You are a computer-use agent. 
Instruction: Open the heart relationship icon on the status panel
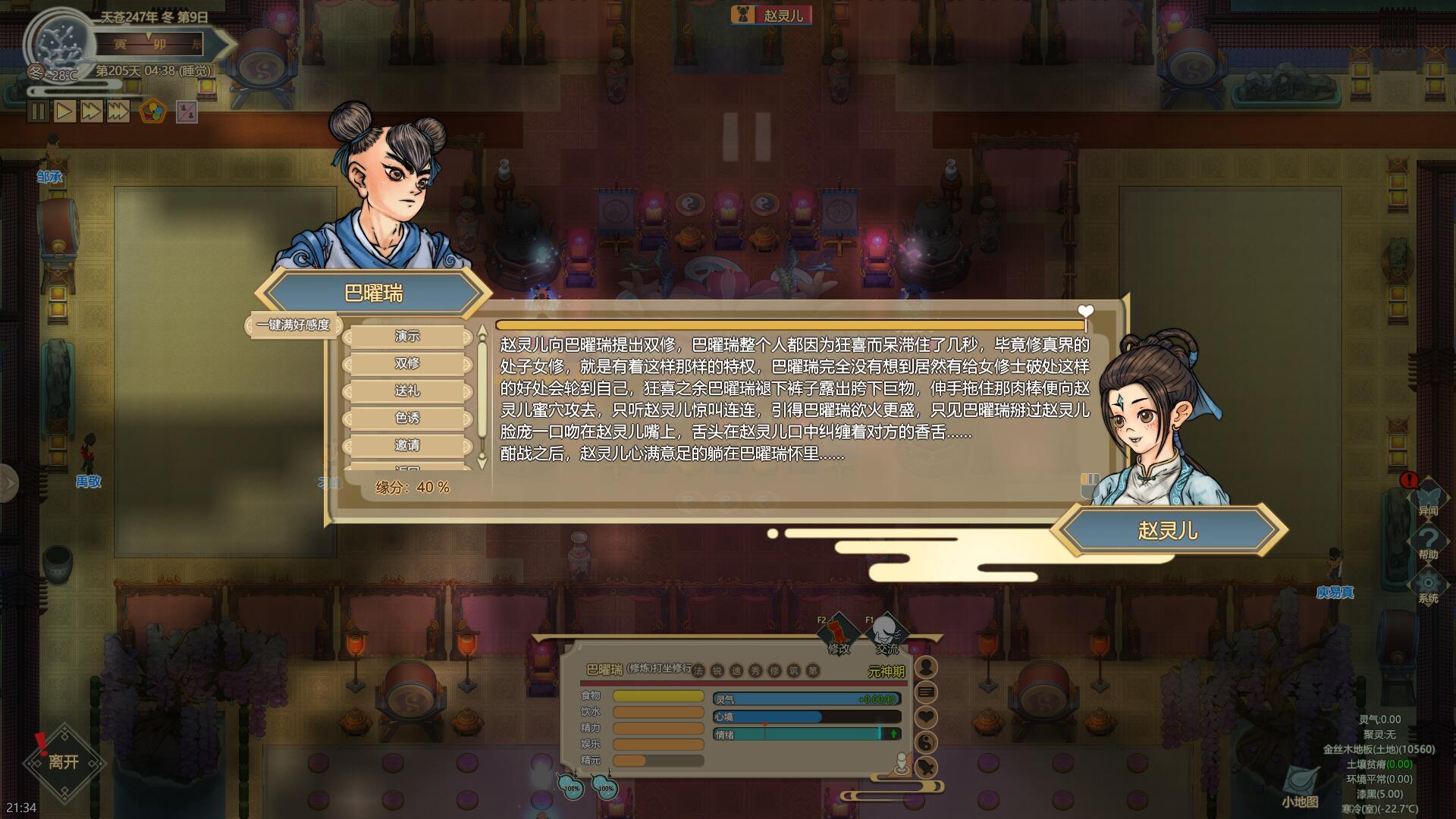[927, 717]
